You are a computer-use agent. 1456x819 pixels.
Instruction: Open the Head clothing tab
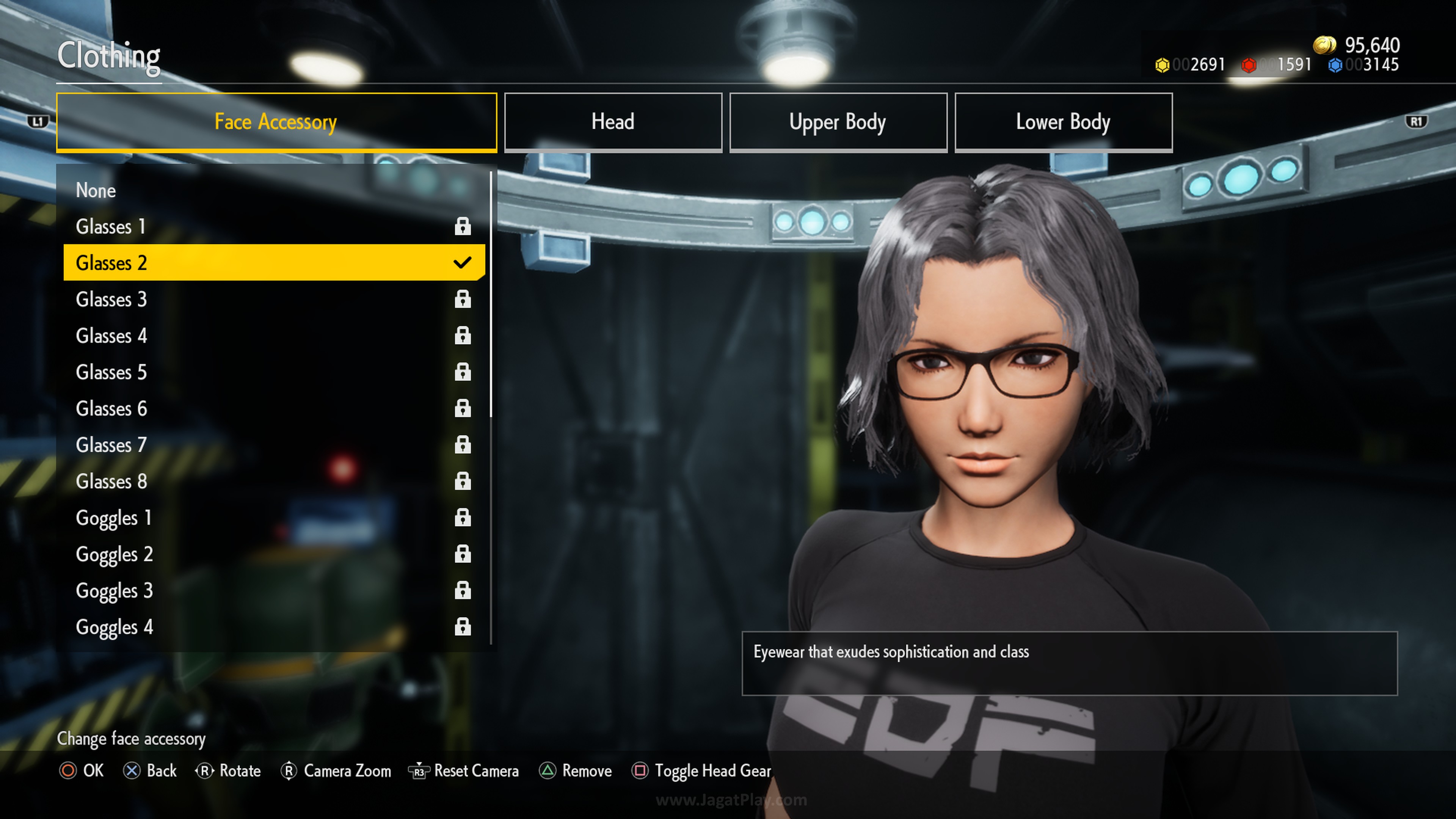(x=613, y=122)
